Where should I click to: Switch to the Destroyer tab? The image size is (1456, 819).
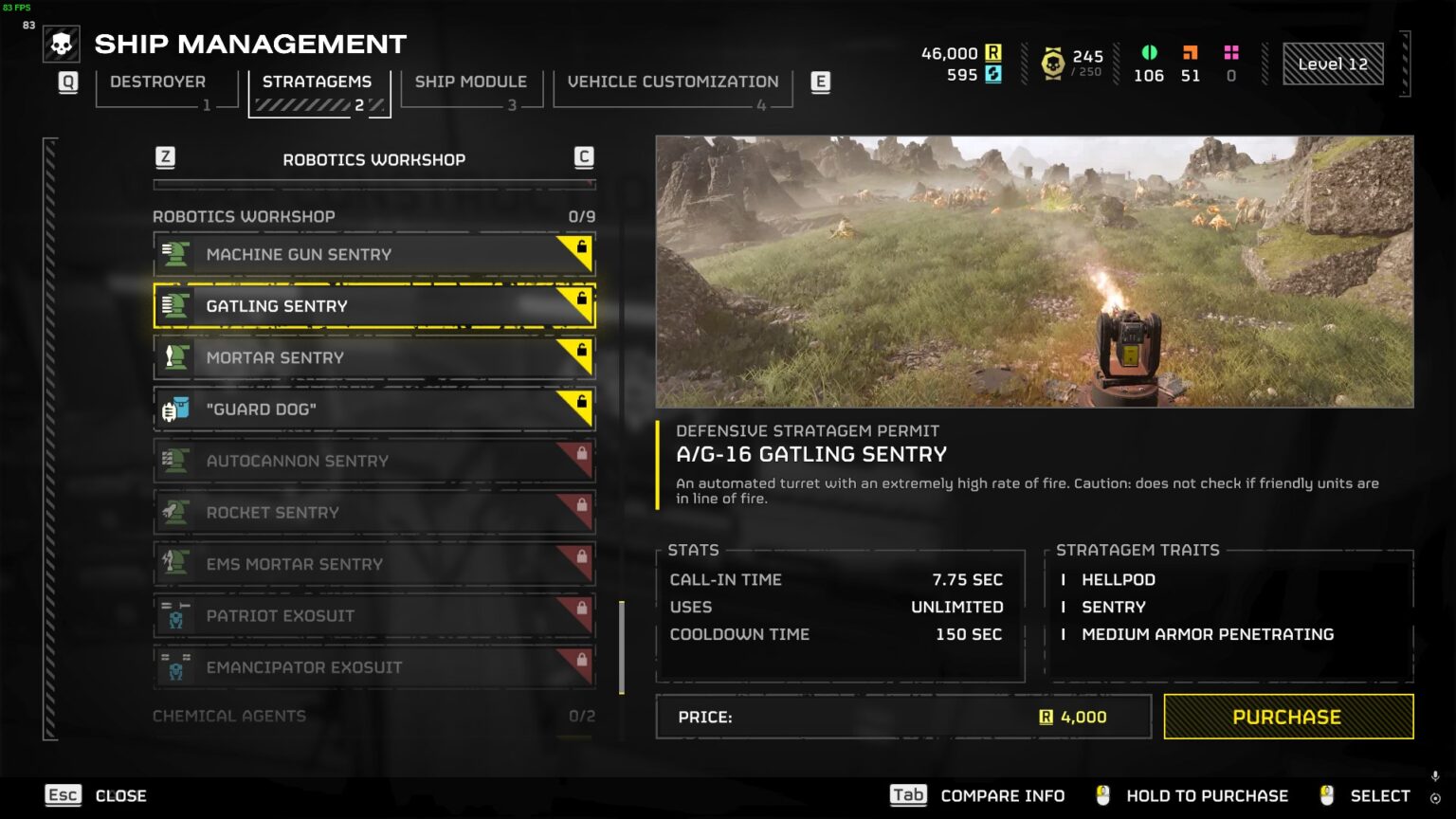(158, 82)
